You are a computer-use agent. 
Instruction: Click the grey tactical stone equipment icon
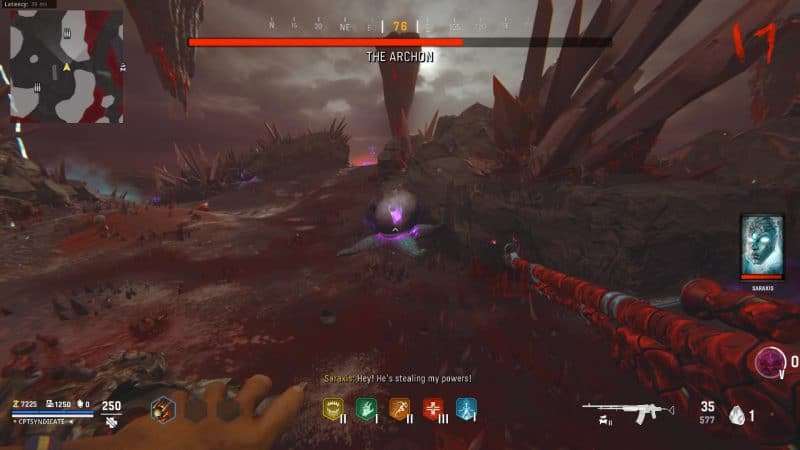[x=736, y=414]
